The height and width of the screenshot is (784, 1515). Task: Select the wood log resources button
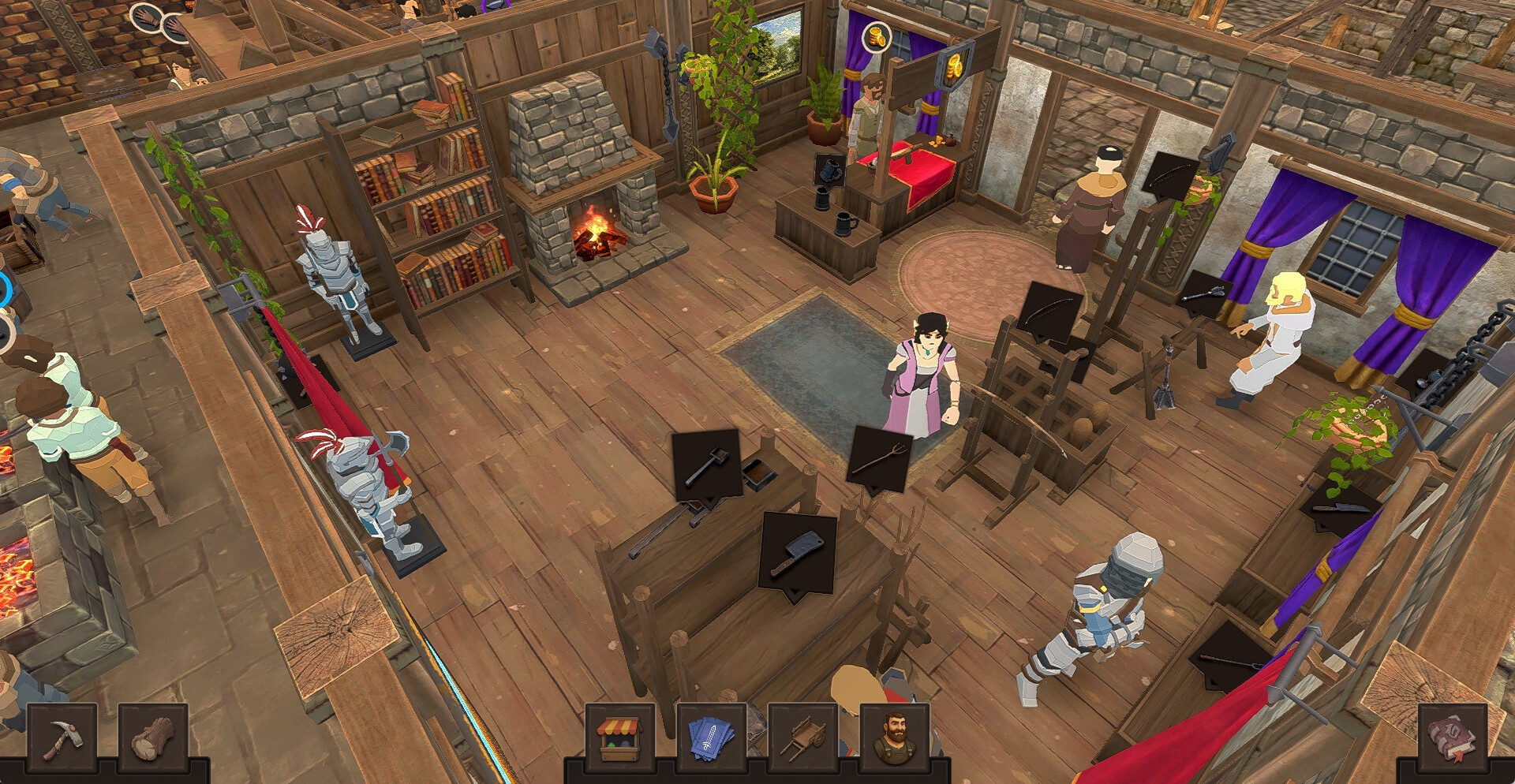click(x=153, y=739)
